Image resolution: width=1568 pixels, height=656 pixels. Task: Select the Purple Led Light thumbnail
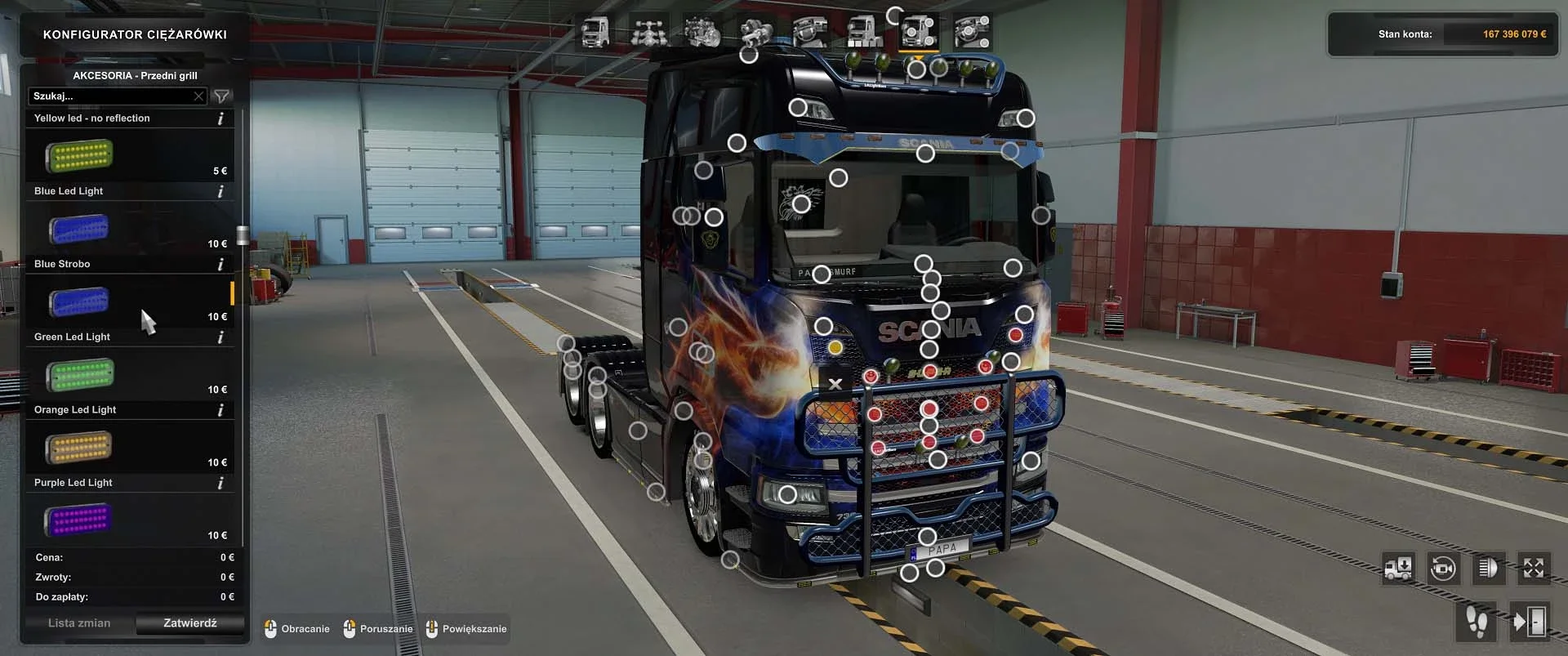tap(78, 520)
